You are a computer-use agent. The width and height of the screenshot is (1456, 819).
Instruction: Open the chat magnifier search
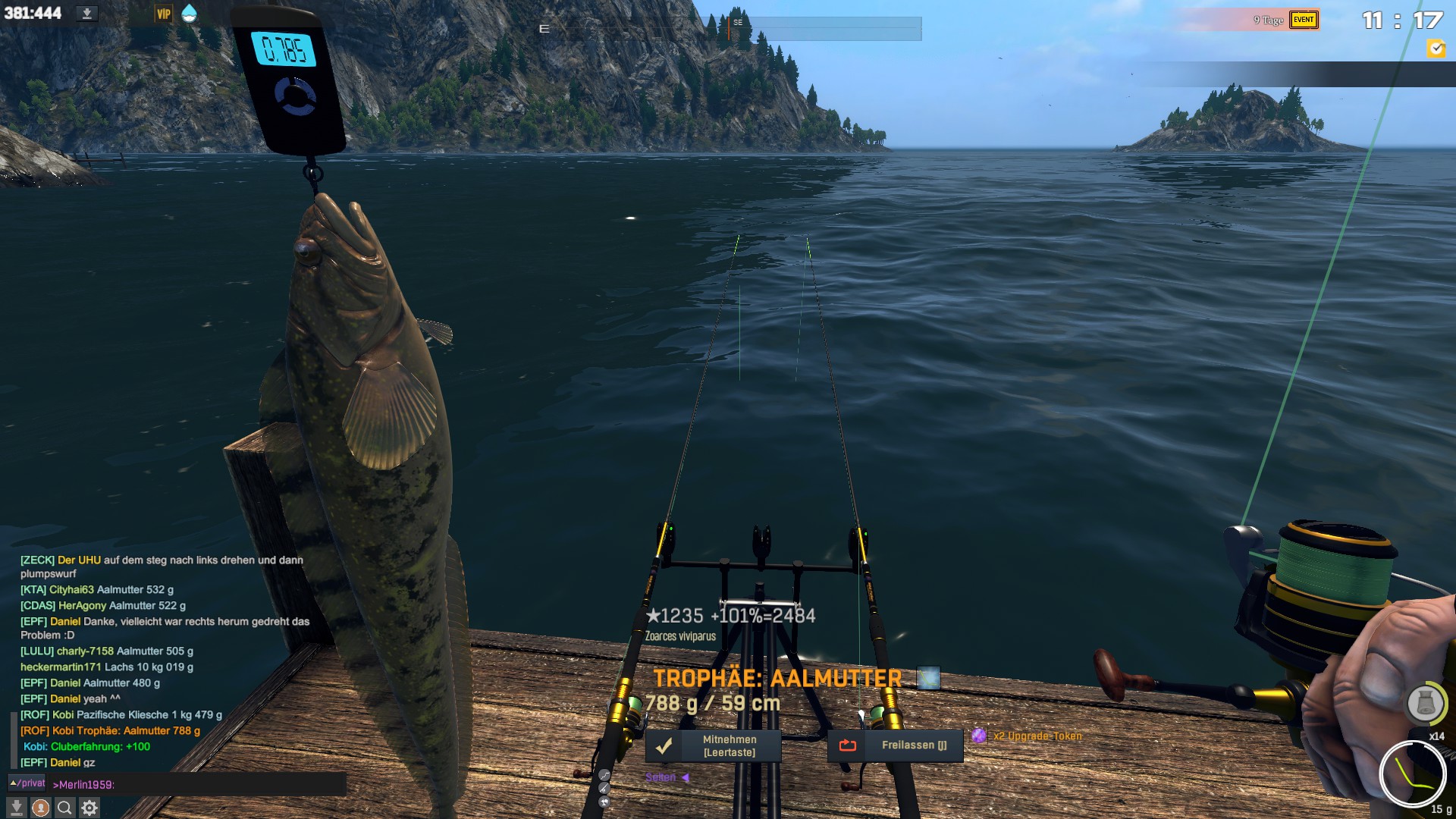click(x=64, y=808)
